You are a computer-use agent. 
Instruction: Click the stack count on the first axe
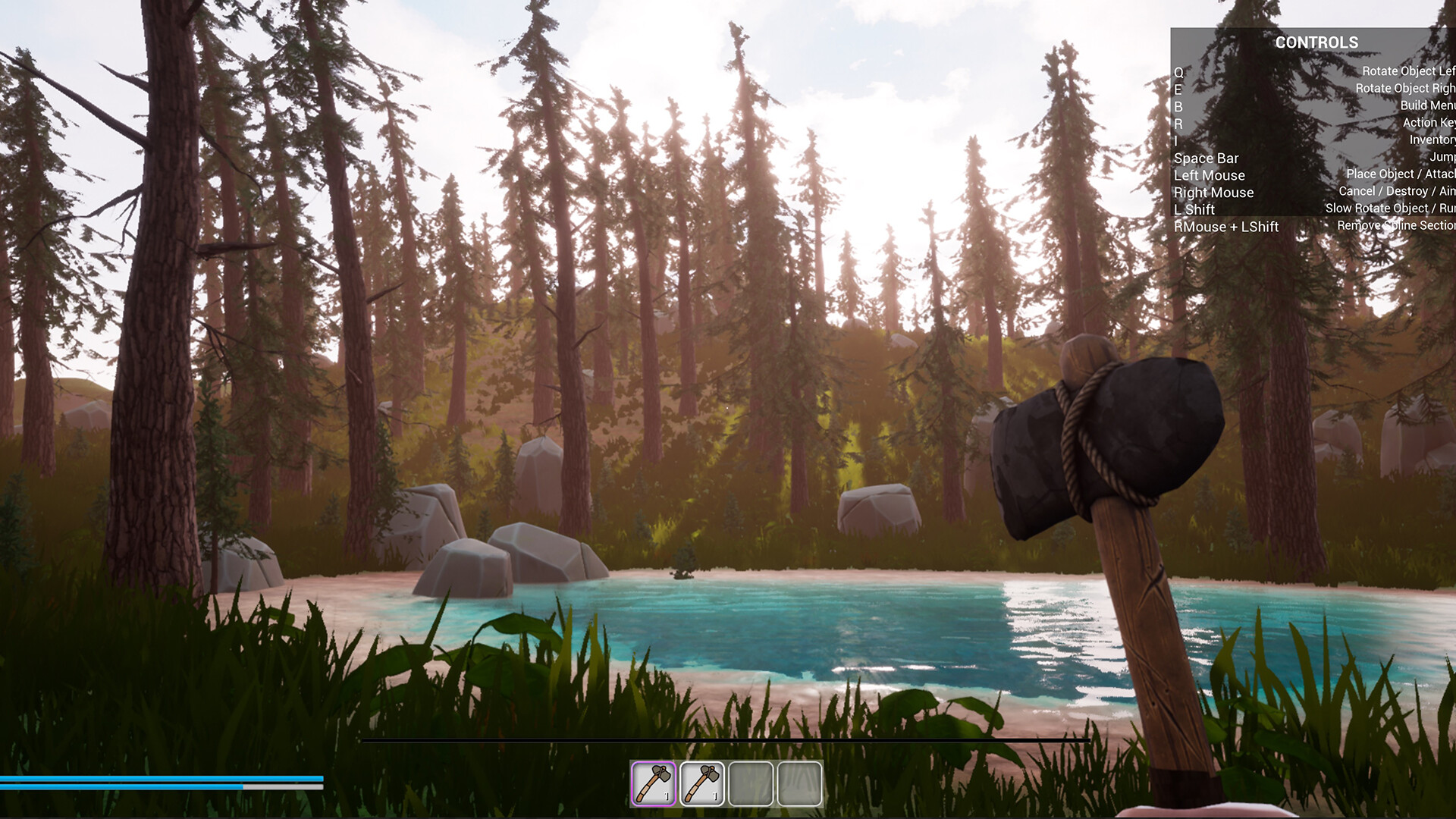tap(667, 795)
